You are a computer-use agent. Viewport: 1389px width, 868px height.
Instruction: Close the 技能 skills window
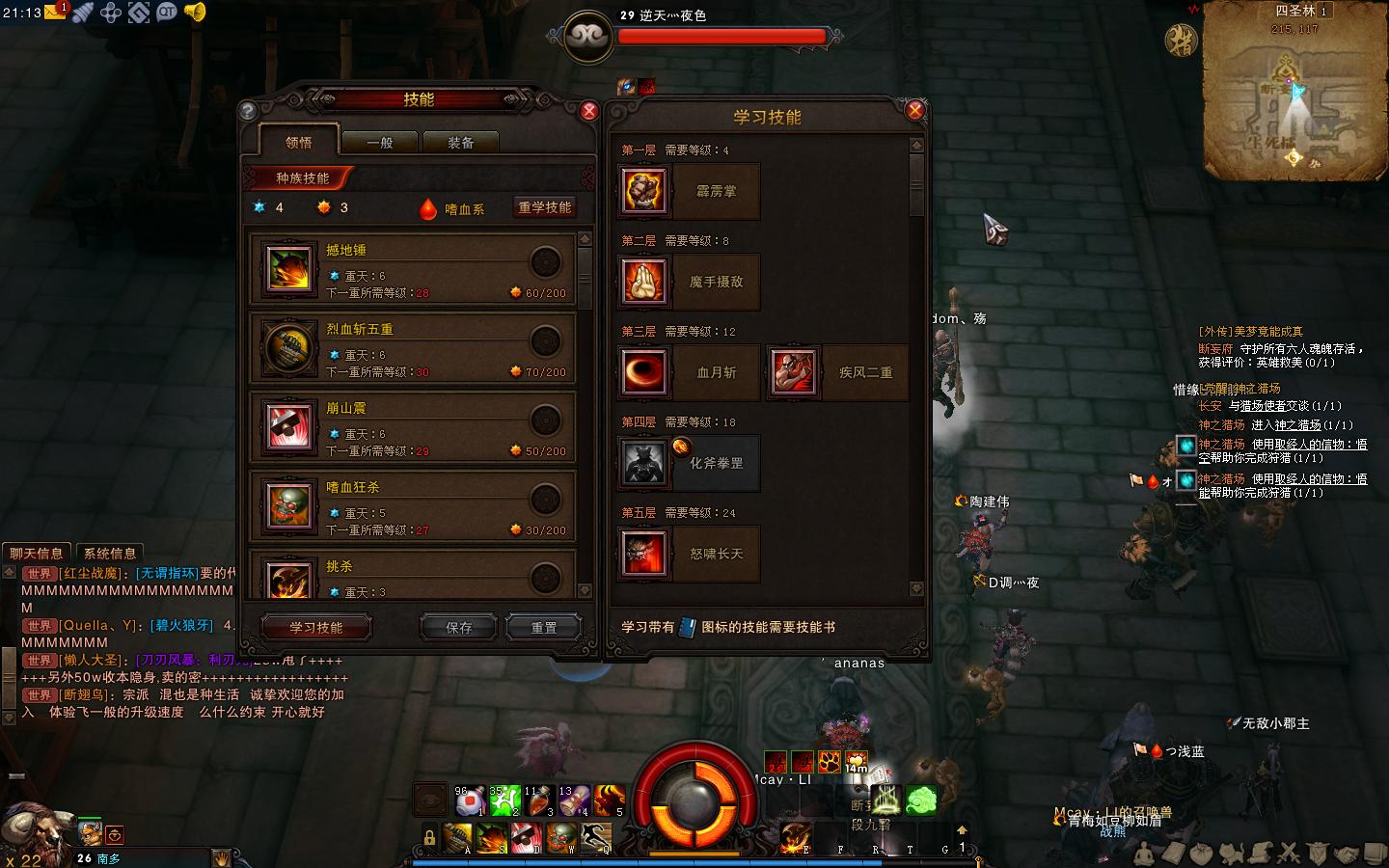588,111
